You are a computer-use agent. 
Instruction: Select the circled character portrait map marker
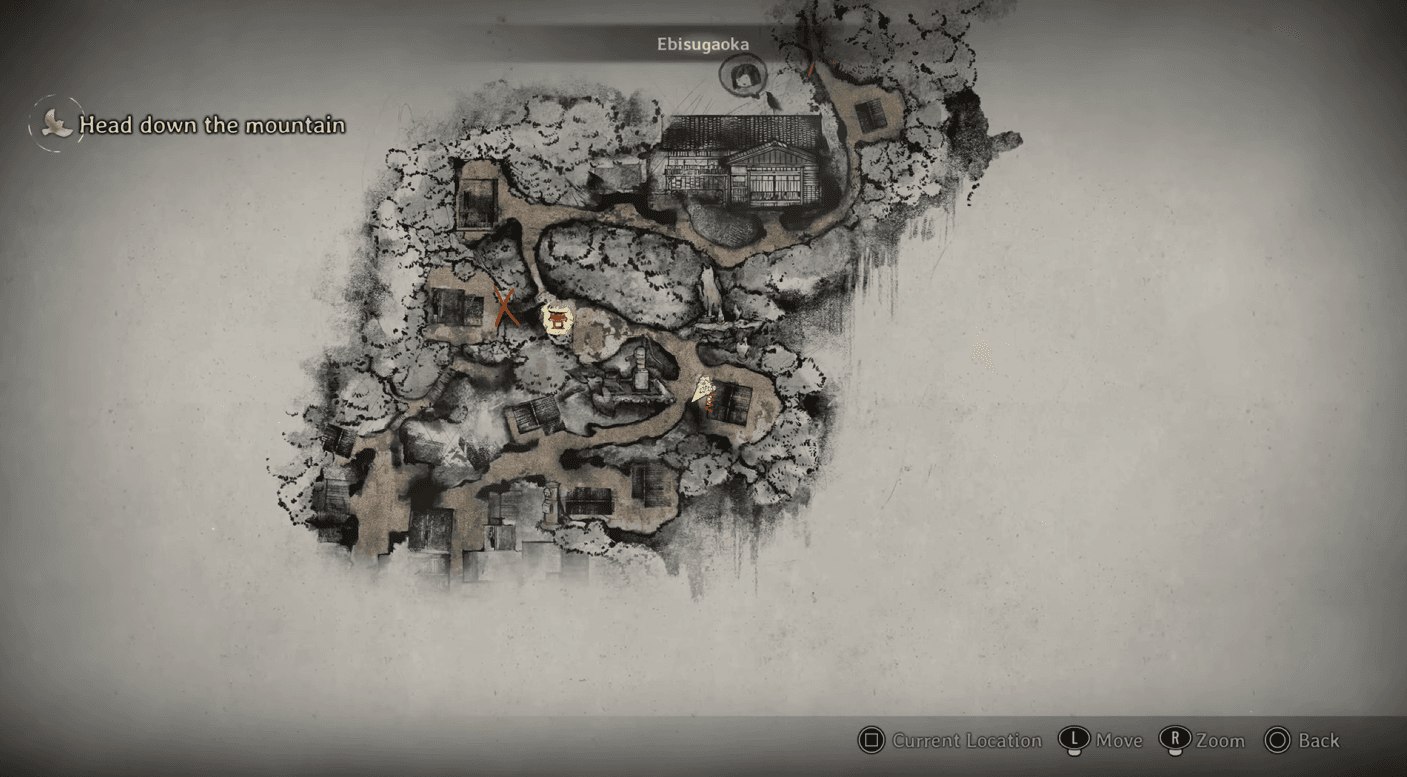tap(743, 73)
